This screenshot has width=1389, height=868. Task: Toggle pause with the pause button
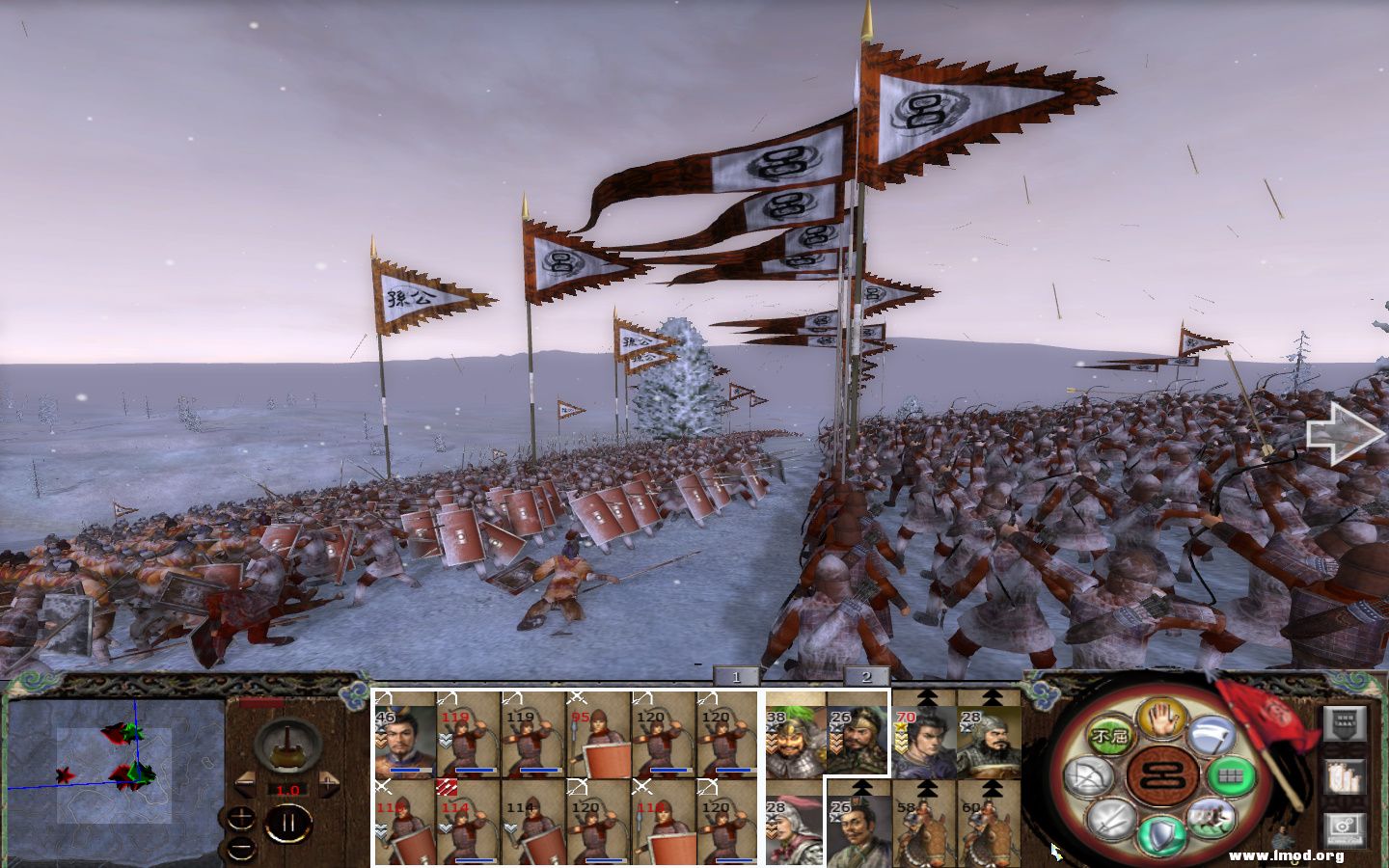(x=288, y=824)
